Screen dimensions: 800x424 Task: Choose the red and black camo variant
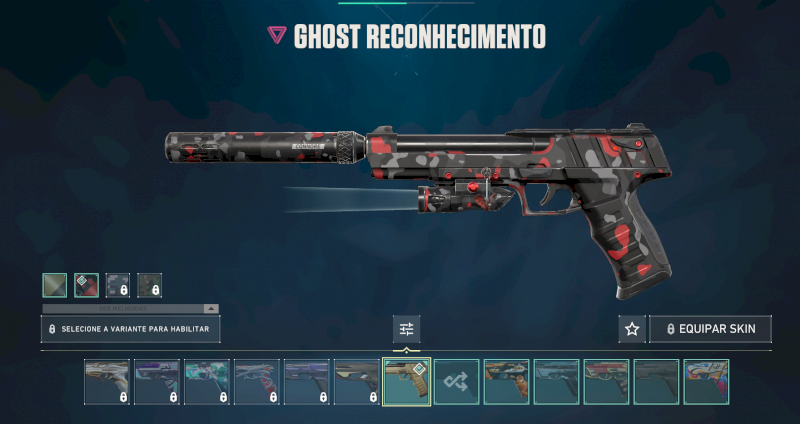86,285
